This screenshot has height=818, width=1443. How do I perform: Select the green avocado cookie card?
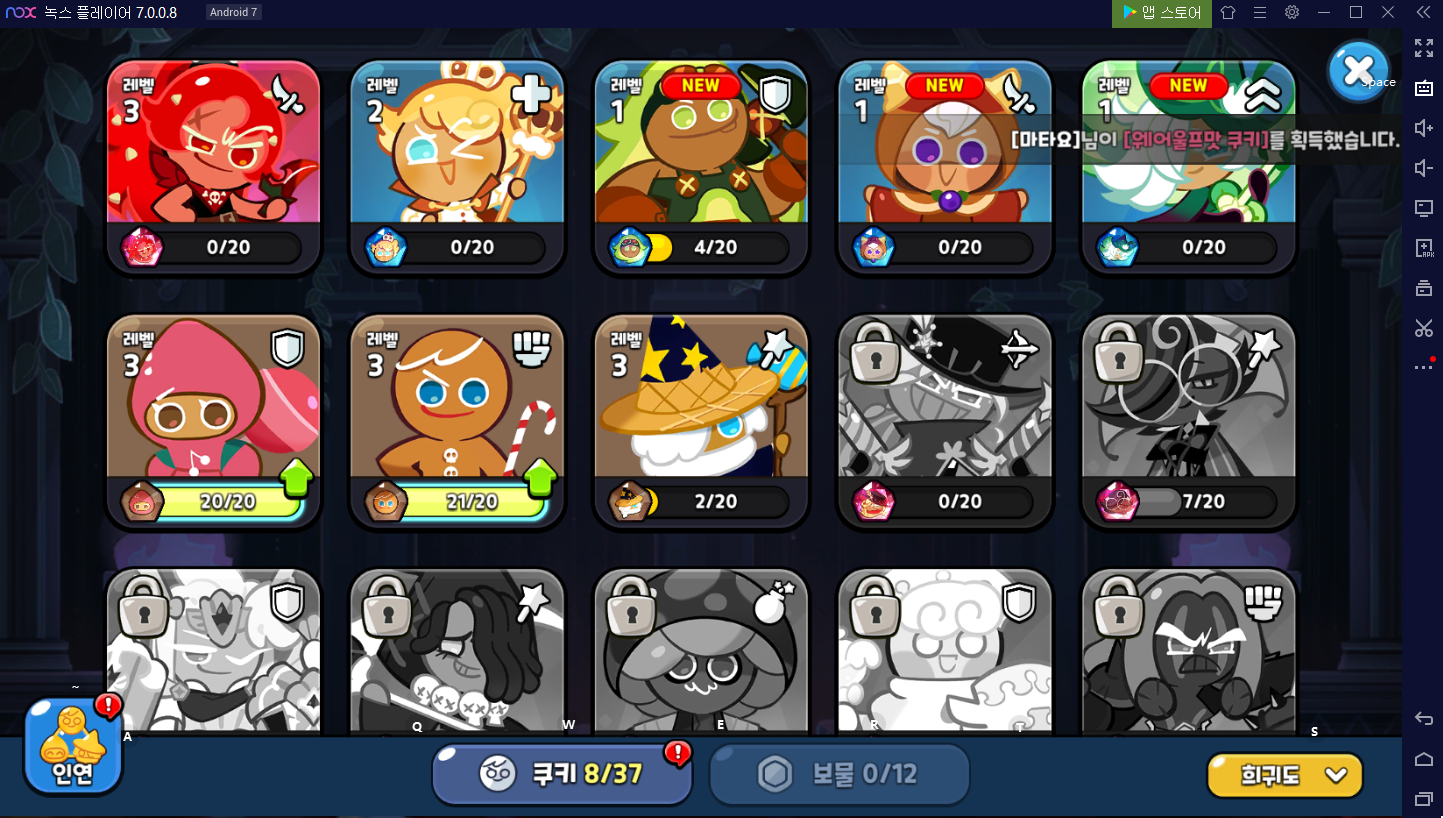coord(701,165)
